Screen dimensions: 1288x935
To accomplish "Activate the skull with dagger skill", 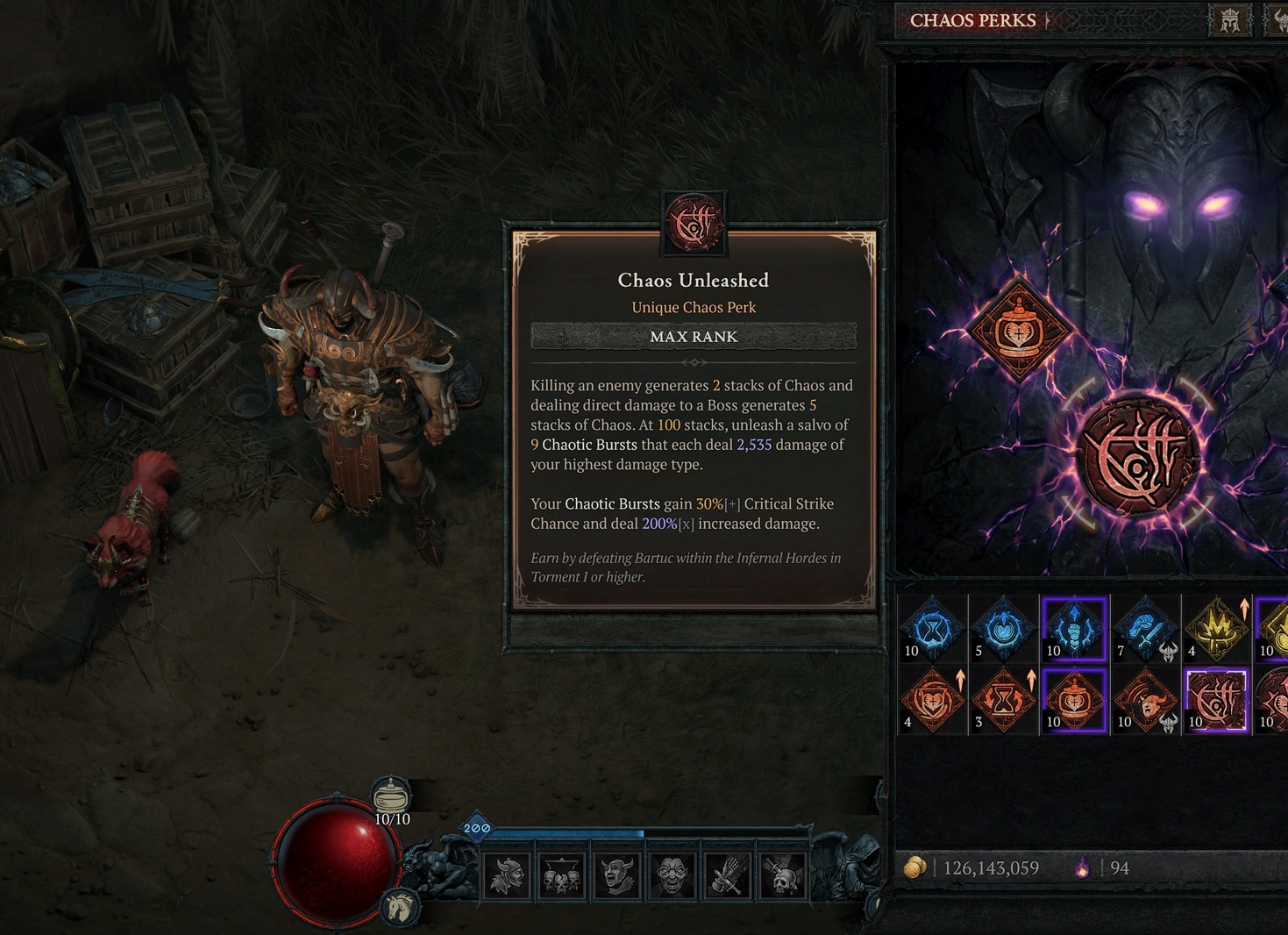I will 783,875.
